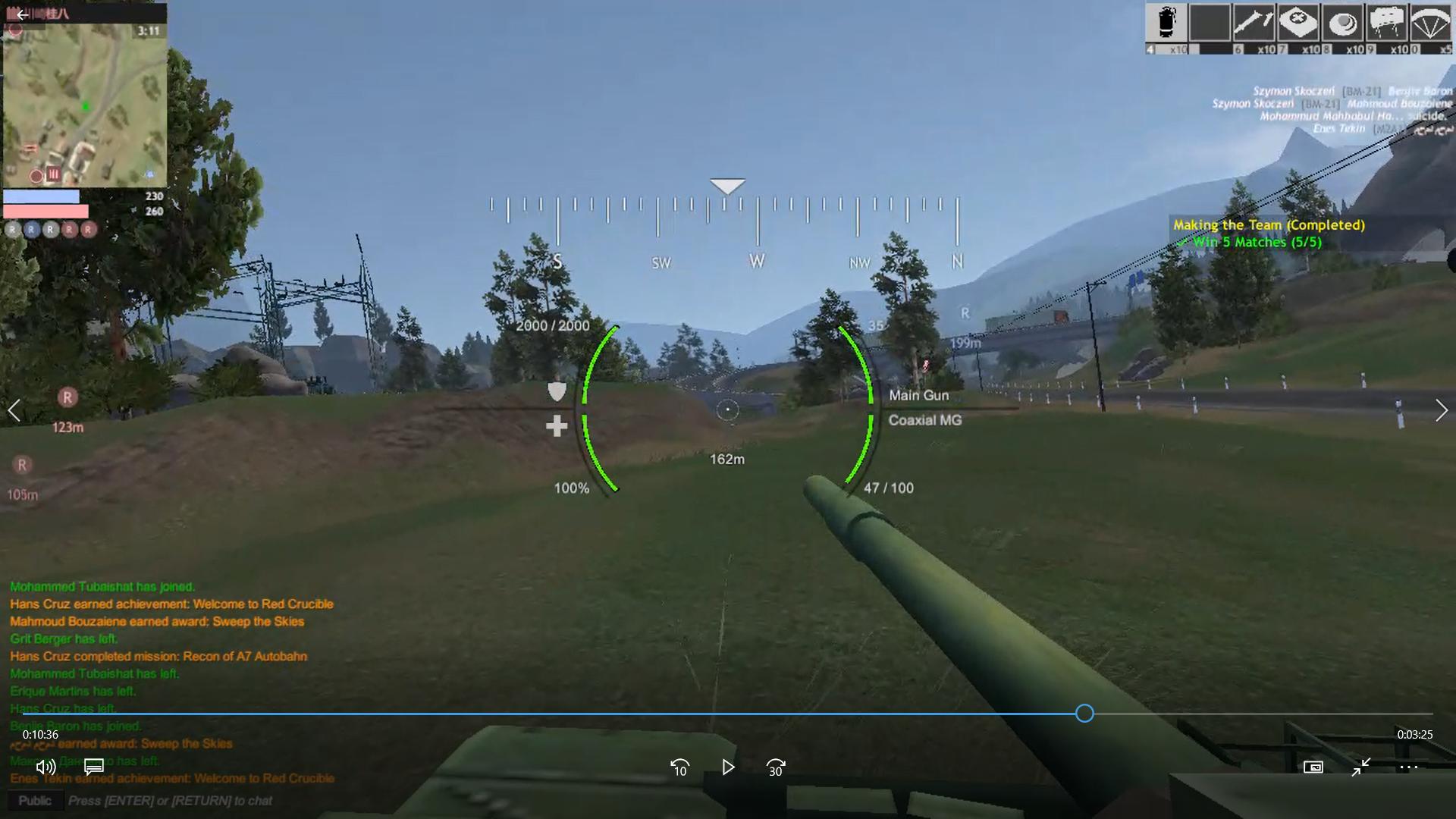Select the parachute item in slot 0
1456x819 pixels.
tap(1432, 23)
